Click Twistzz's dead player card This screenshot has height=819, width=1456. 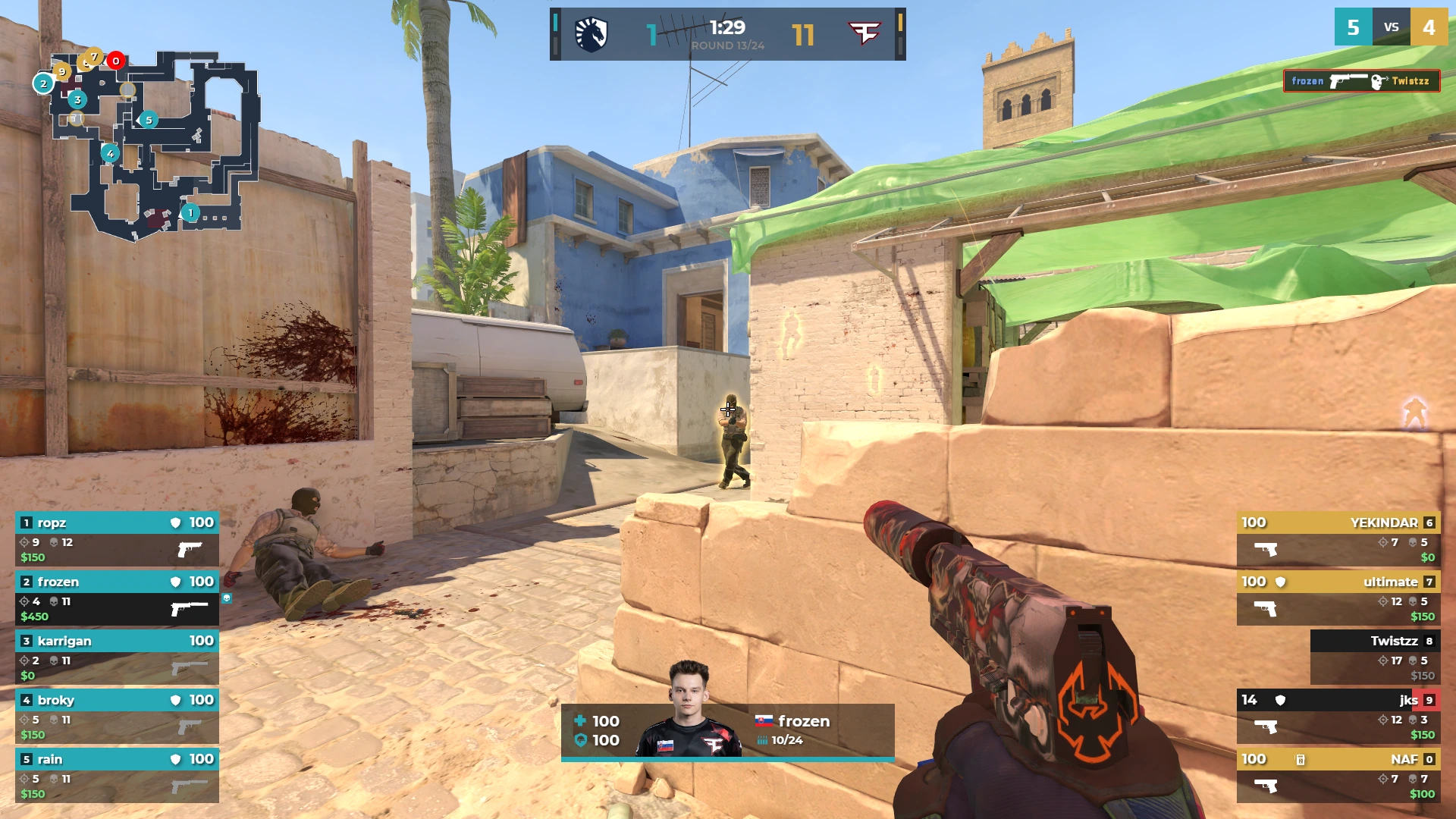pos(1374,657)
